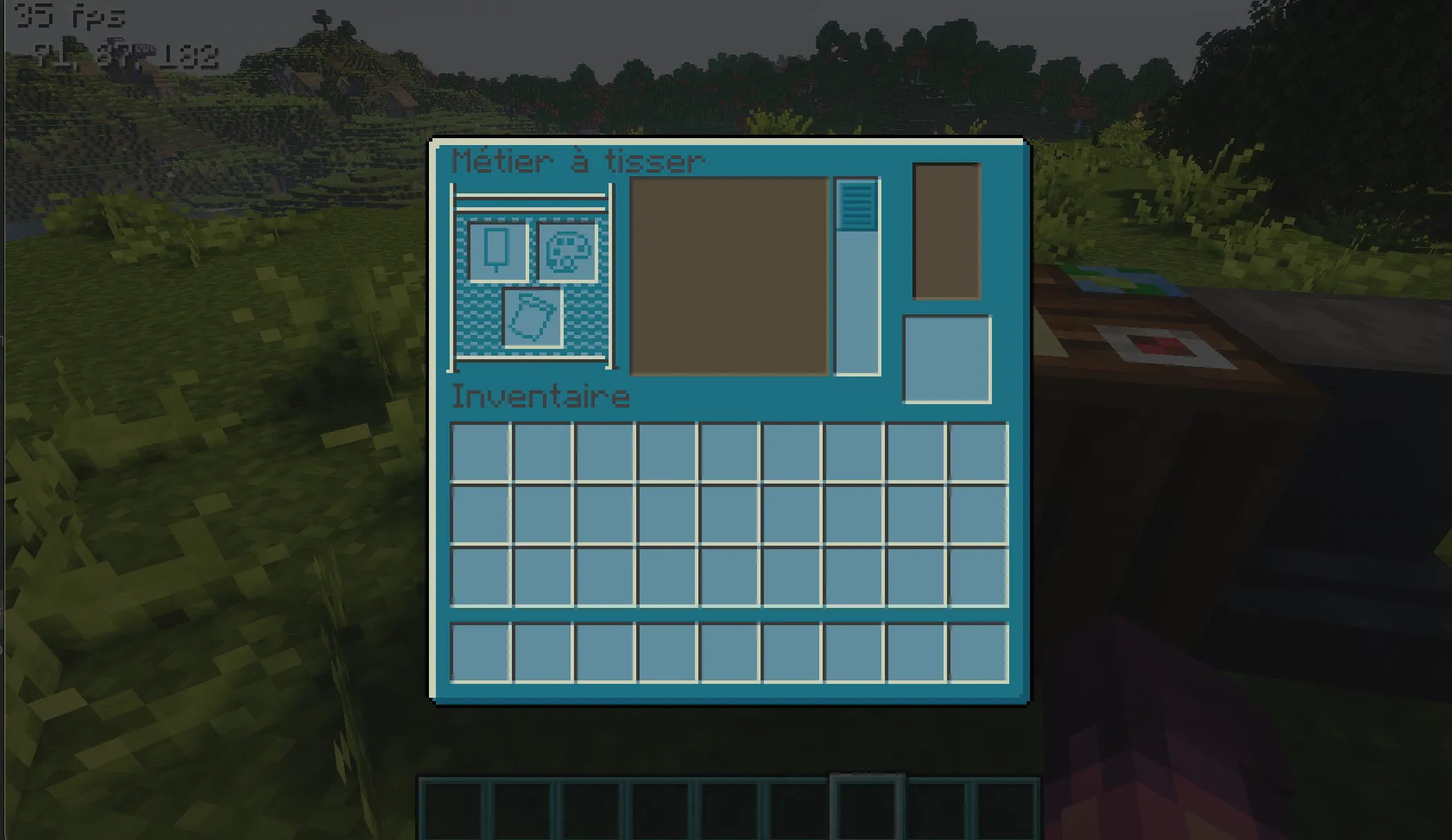Click the output slot below the banner preview
This screenshot has height=840, width=1452.
(948, 358)
